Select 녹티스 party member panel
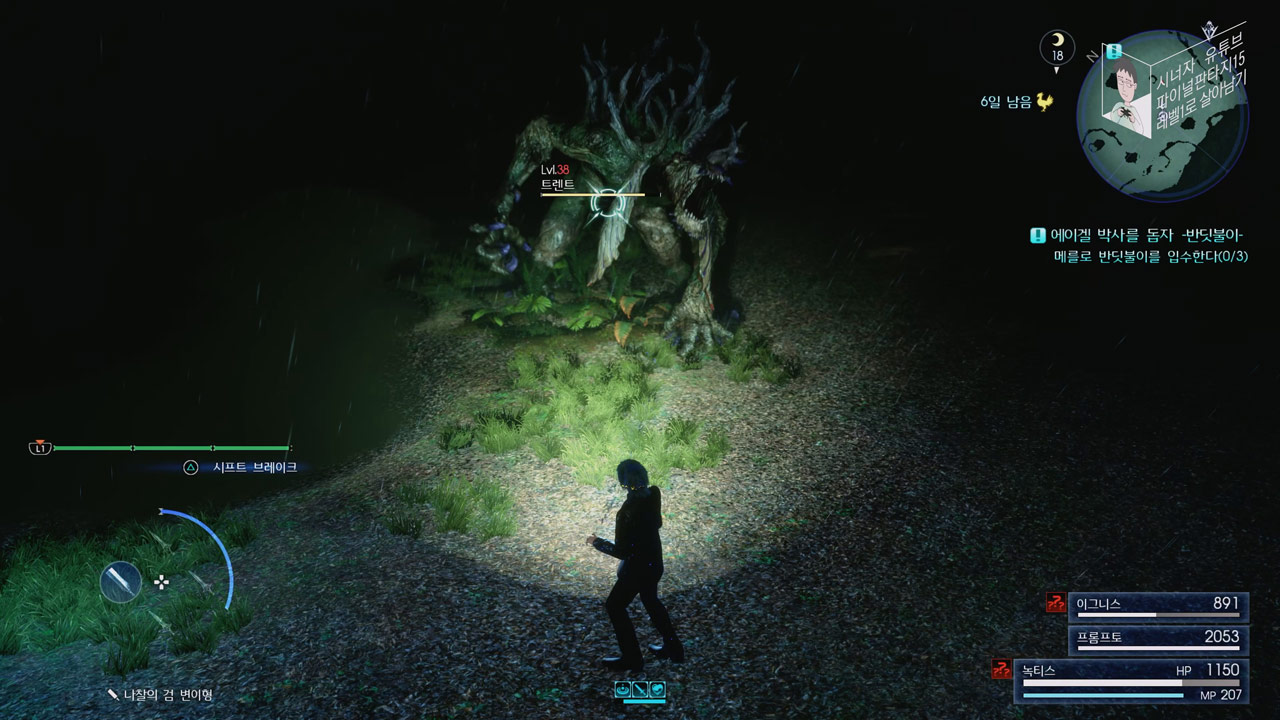This screenshot has width=1280, height=720. coord(1130,680)
